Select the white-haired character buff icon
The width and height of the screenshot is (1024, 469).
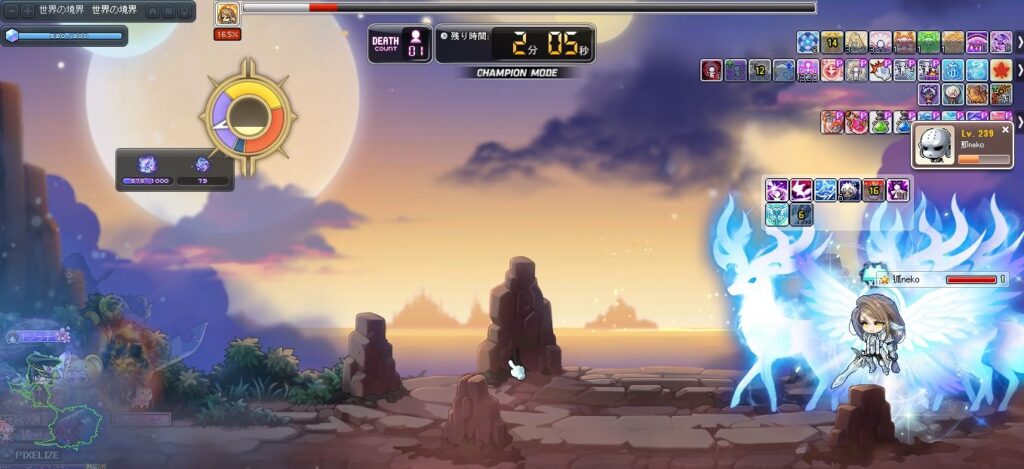[x=953, y=94]
